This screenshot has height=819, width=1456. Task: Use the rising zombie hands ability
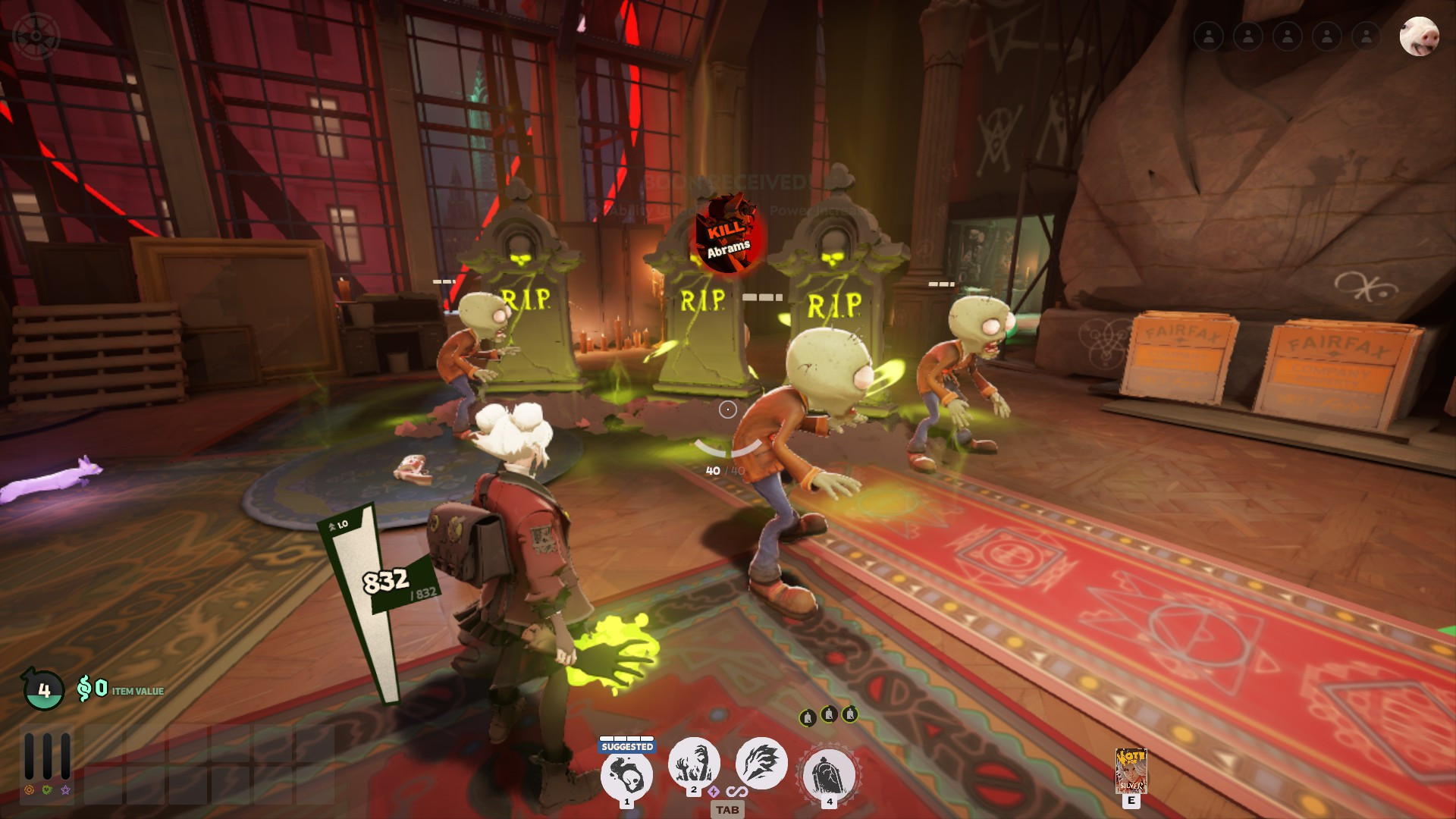(x=693, y=763)
